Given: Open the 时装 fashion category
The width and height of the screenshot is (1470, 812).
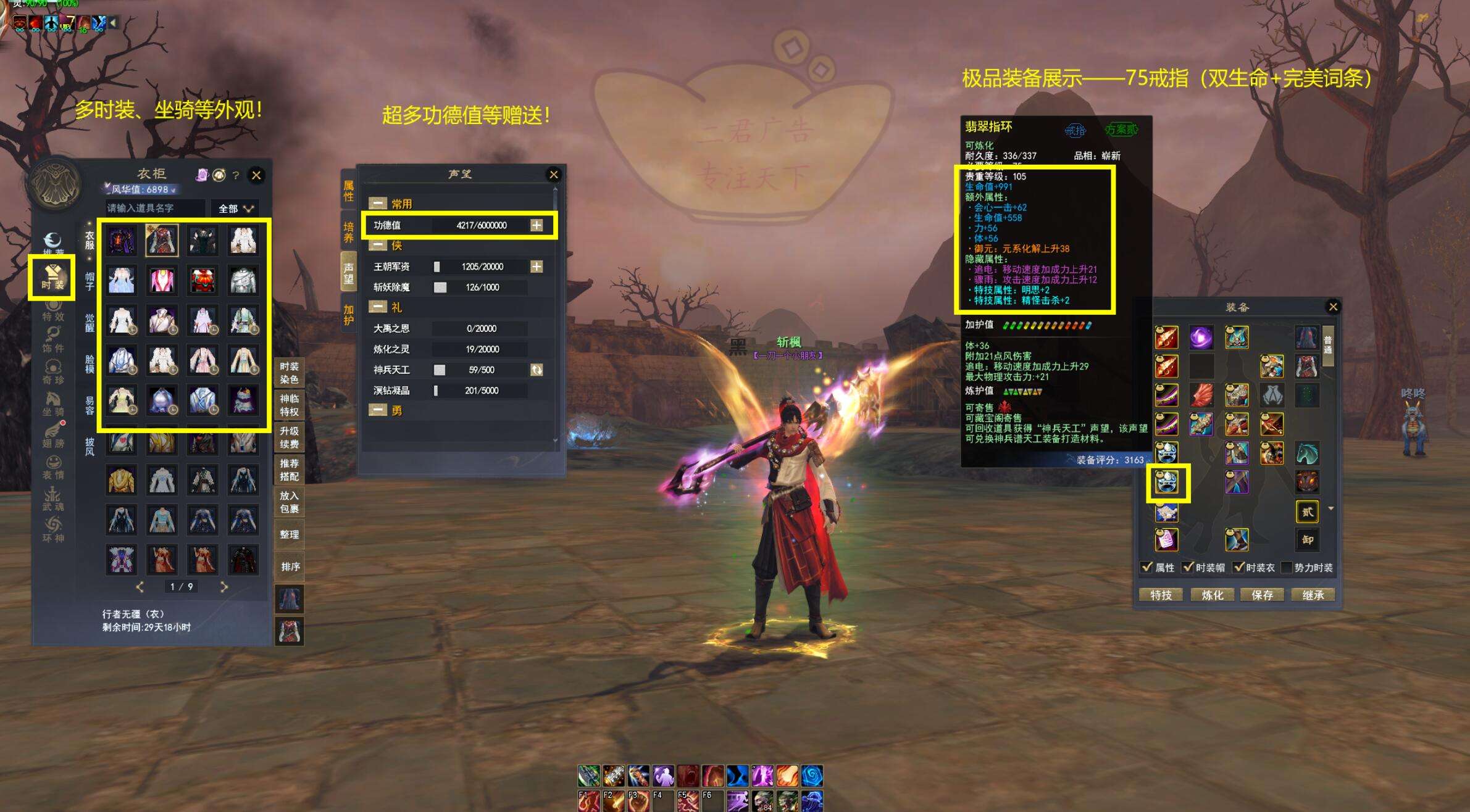Looking at the screenshot, I should tap(52, 278).
